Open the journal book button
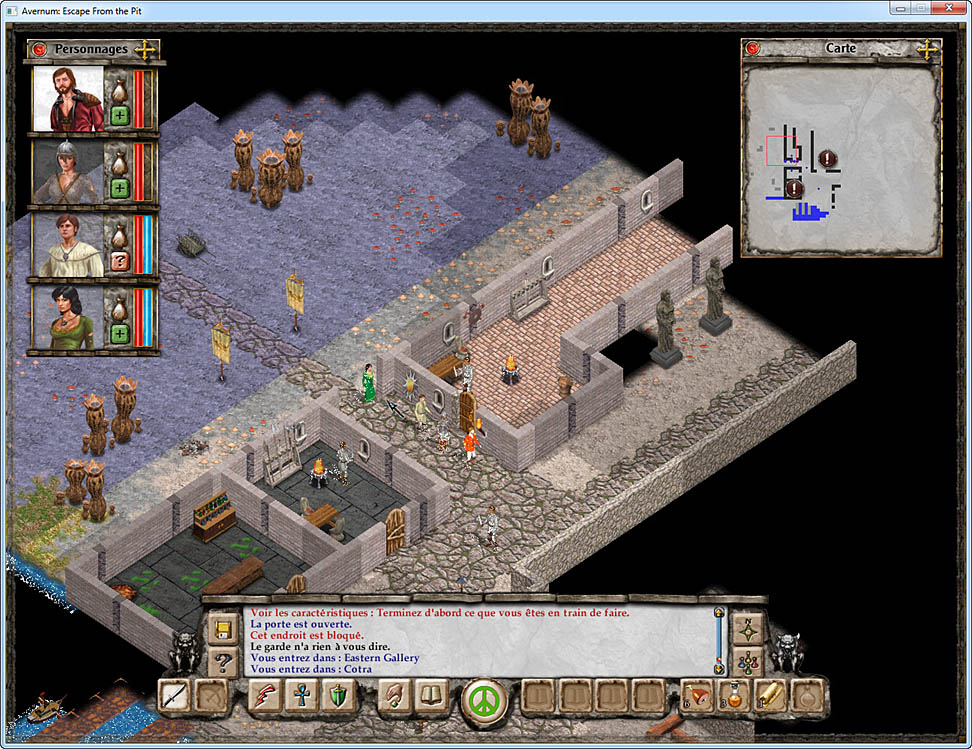The height and width of the screenshot is (749, 972). click(432, 696)
